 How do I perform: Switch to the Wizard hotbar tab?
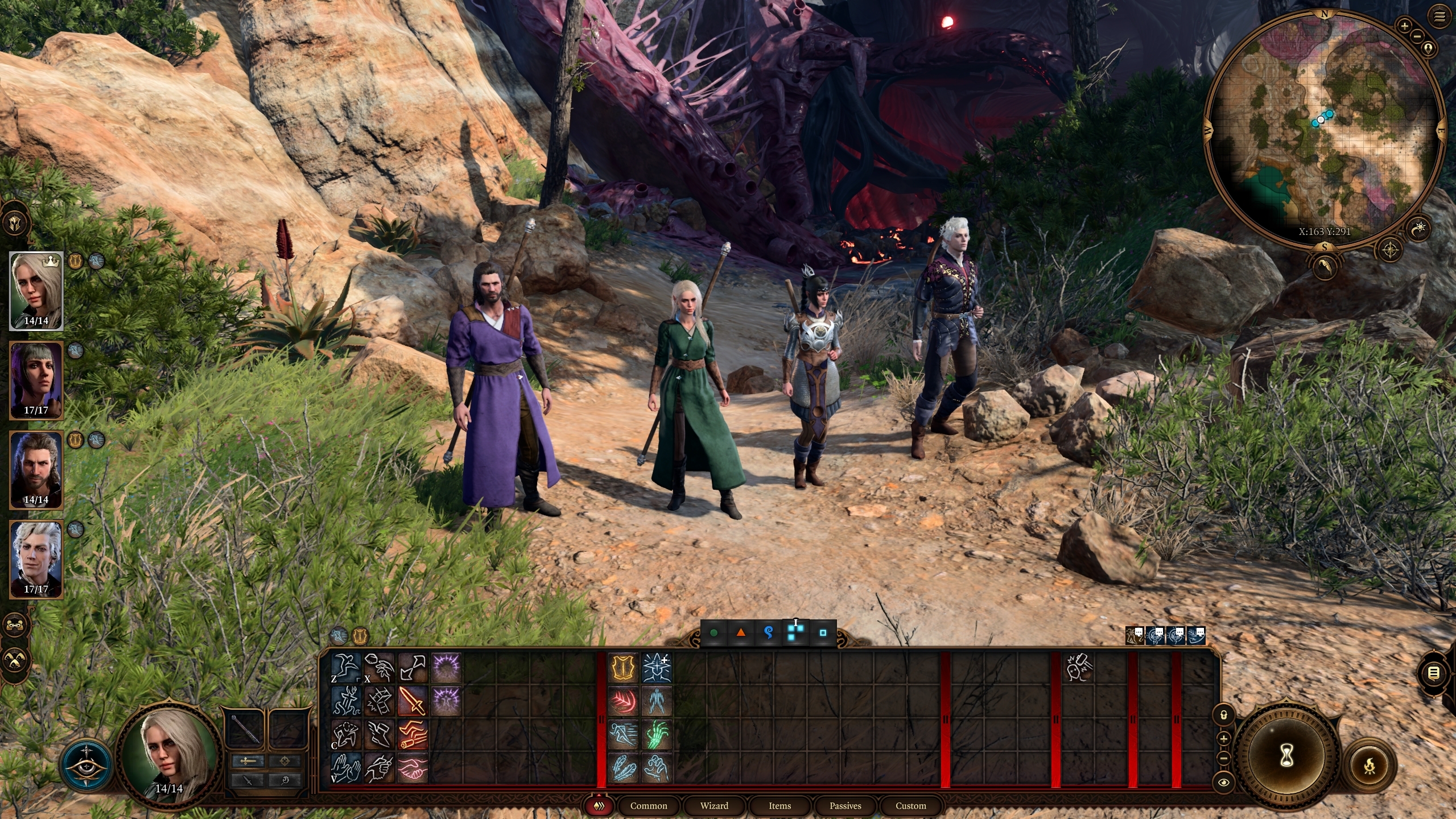point(714,805)
